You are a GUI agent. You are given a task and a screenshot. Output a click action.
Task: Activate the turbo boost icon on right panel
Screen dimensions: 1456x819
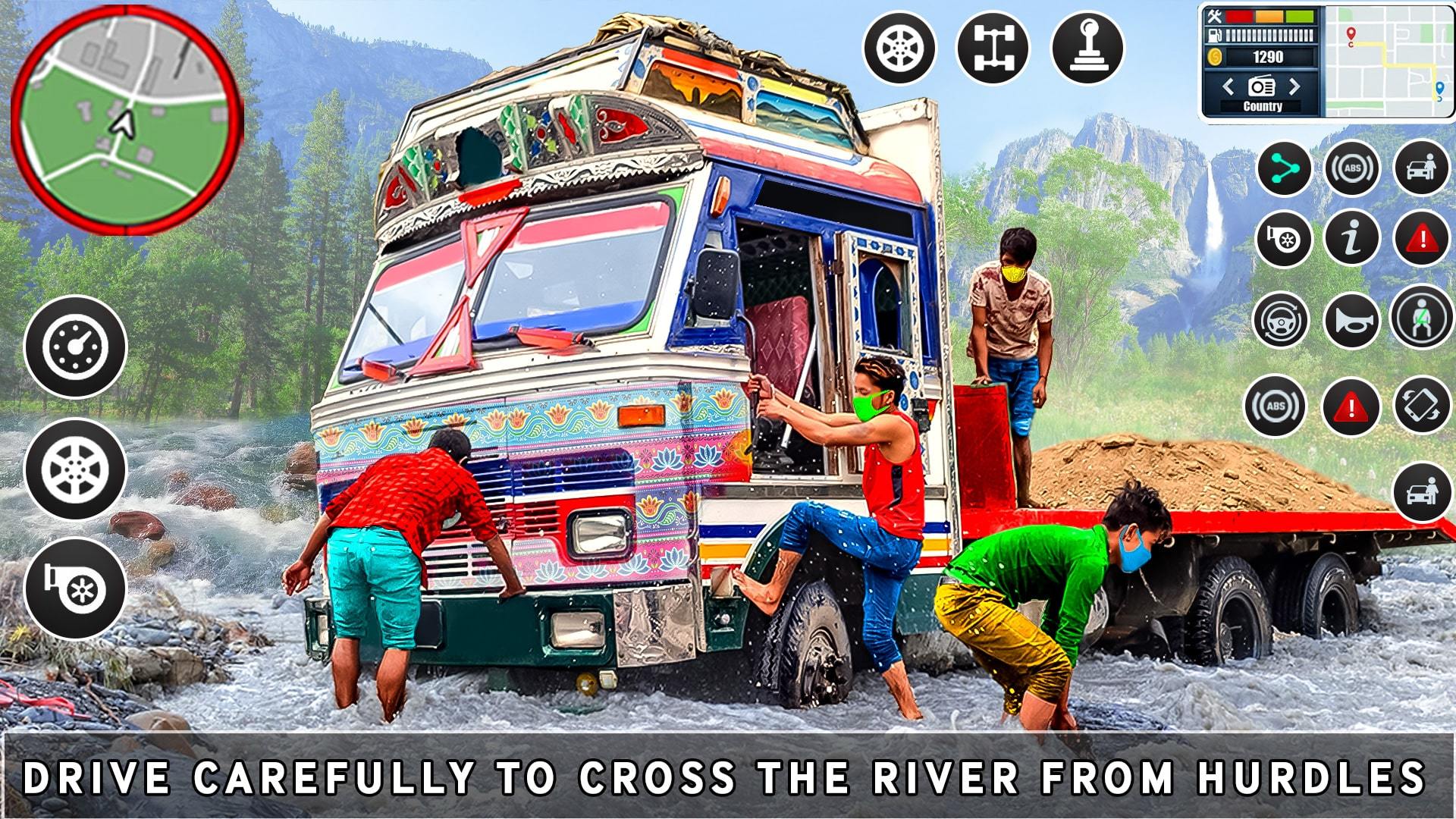pos(1284,239)
